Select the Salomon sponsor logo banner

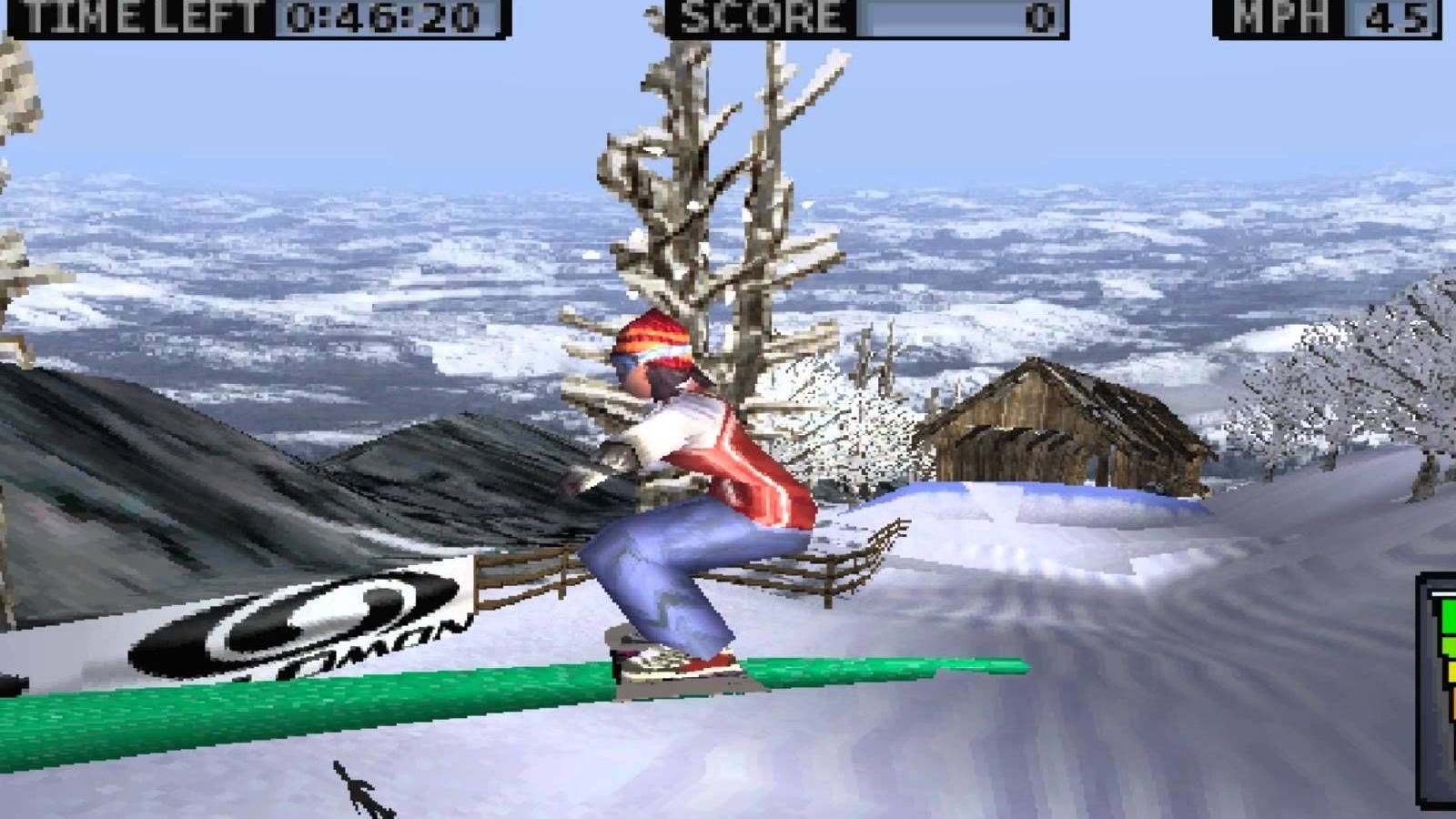pyautogui.click(x=291, y=619)
